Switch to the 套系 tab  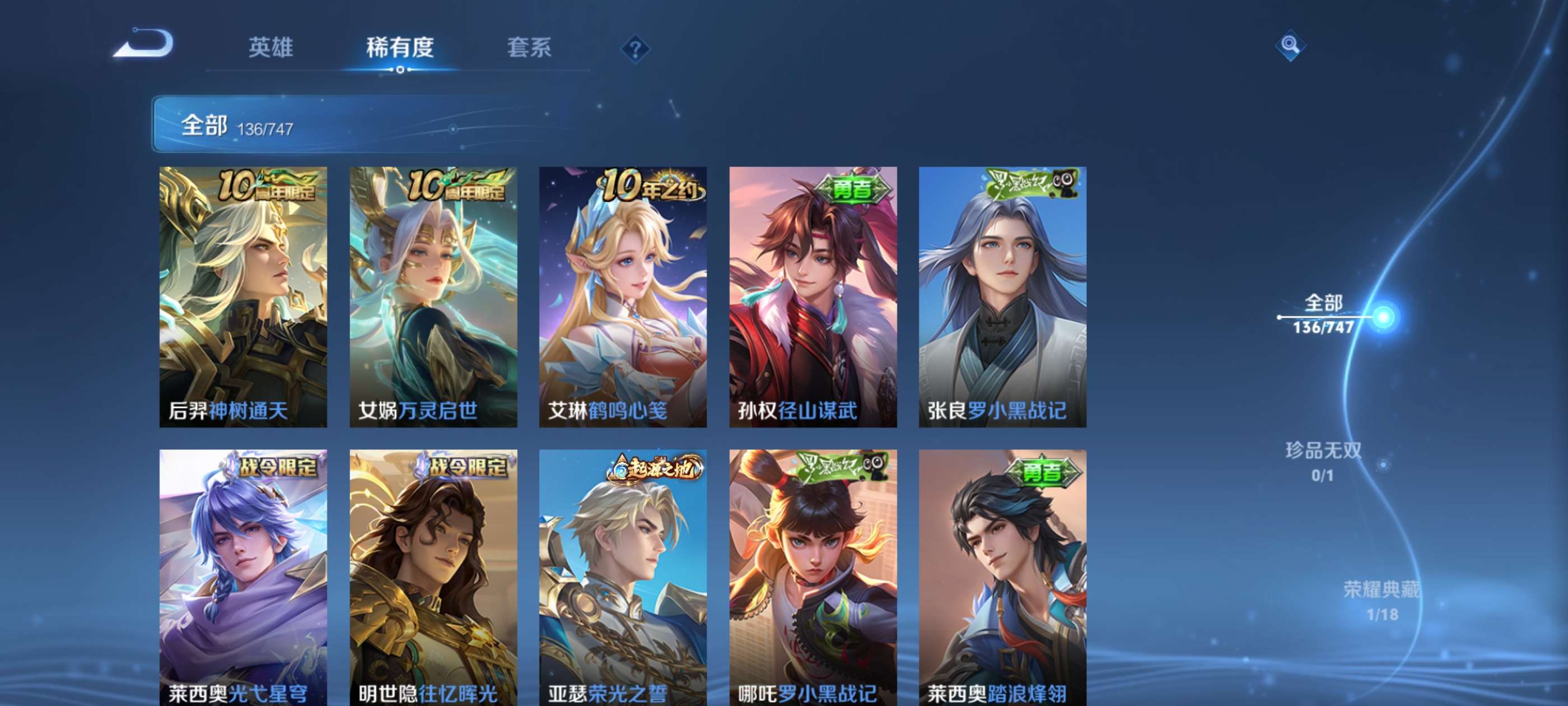[530, 49]
